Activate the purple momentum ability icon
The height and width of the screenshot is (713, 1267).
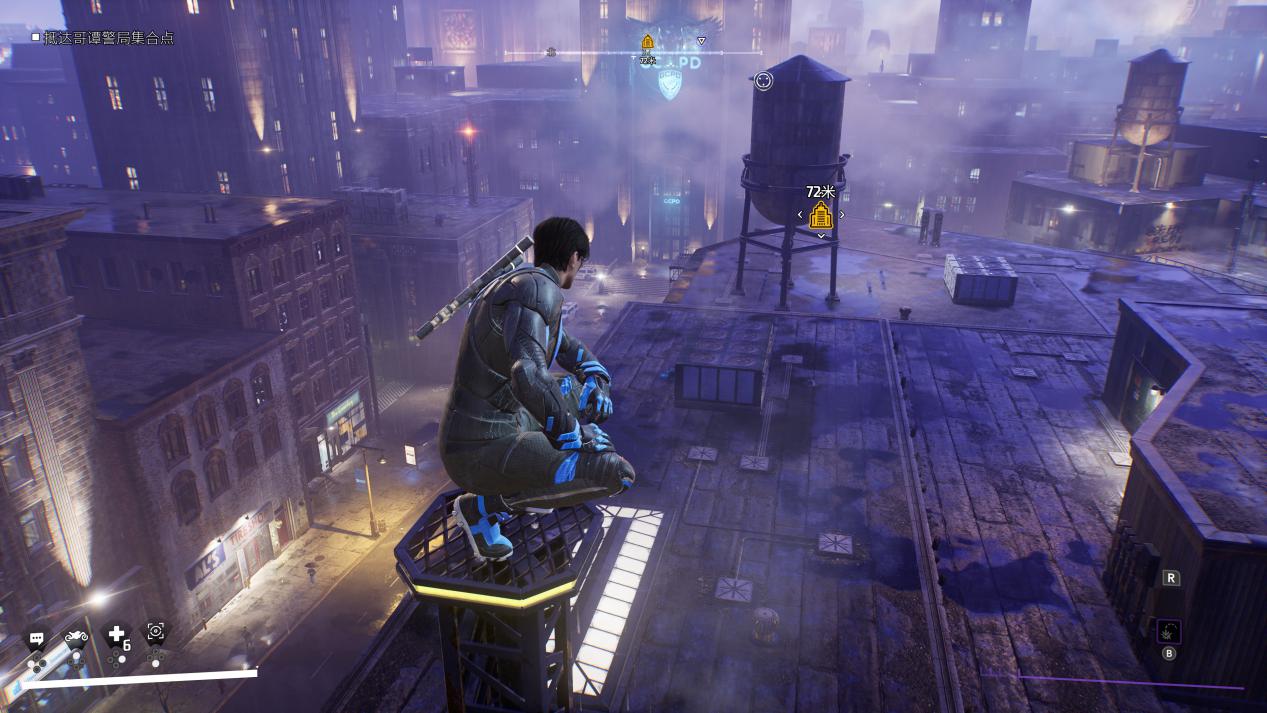(x=1168, y=631)
